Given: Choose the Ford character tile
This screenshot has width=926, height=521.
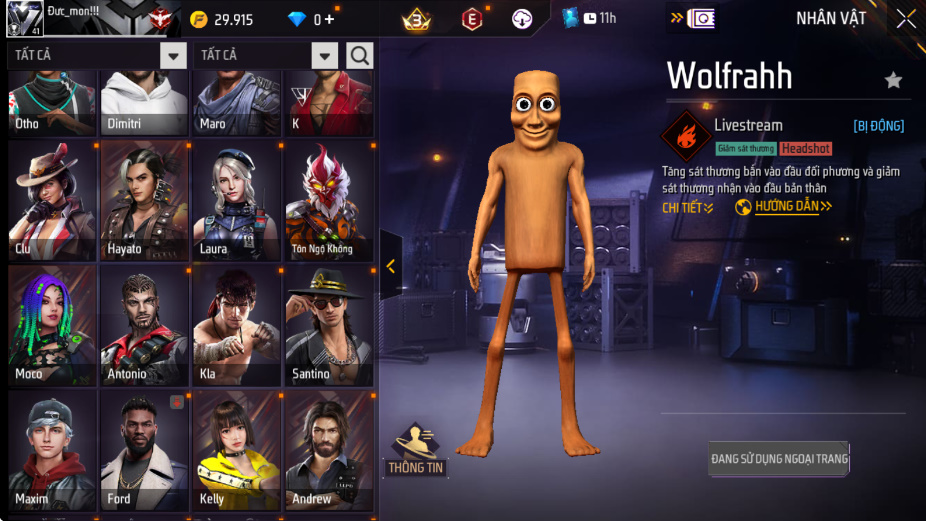Looking at the screenshot, I should [x=144, y=450].
